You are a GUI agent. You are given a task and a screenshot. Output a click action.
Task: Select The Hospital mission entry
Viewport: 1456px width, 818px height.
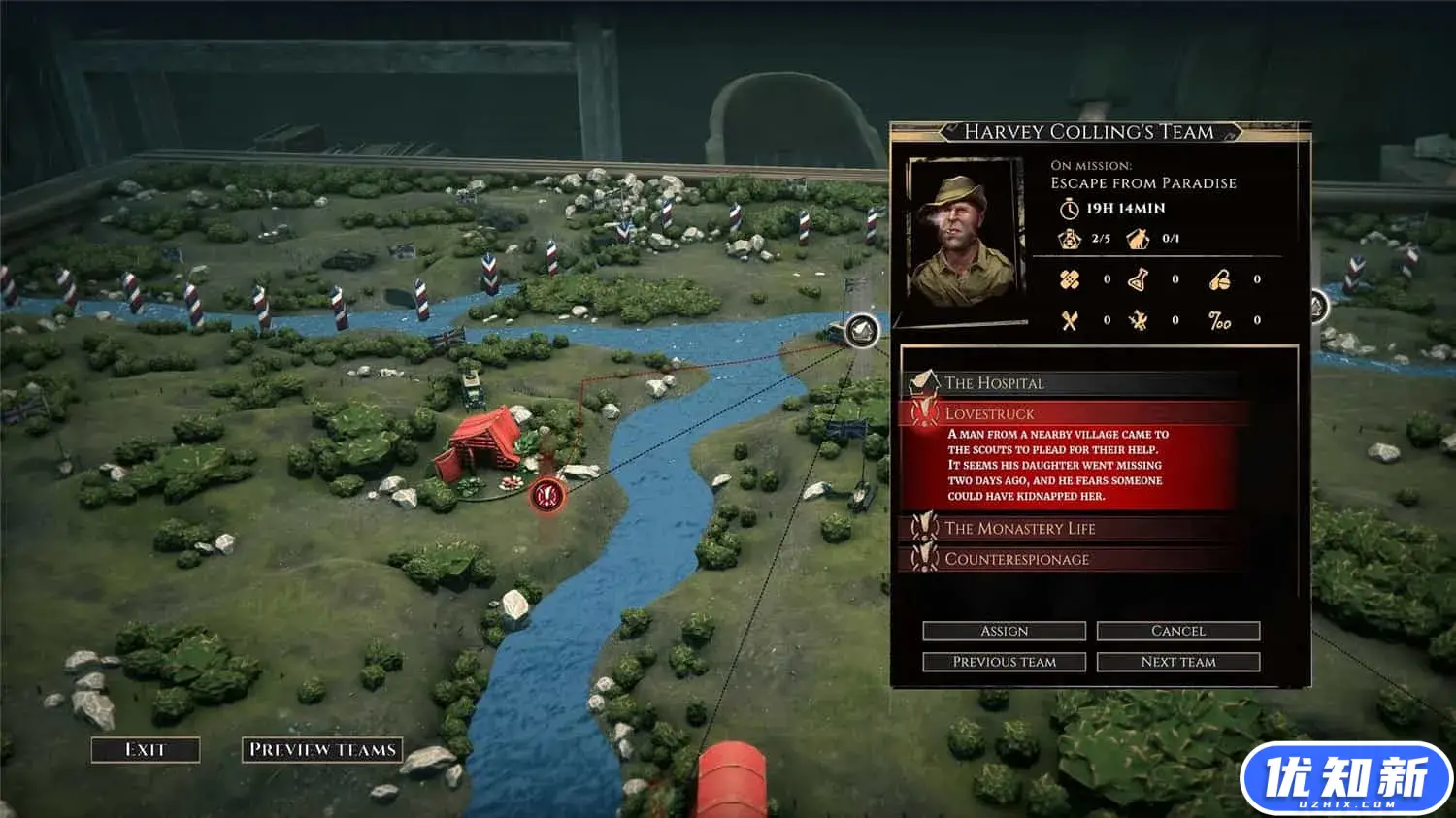[x=1068, y=383]
